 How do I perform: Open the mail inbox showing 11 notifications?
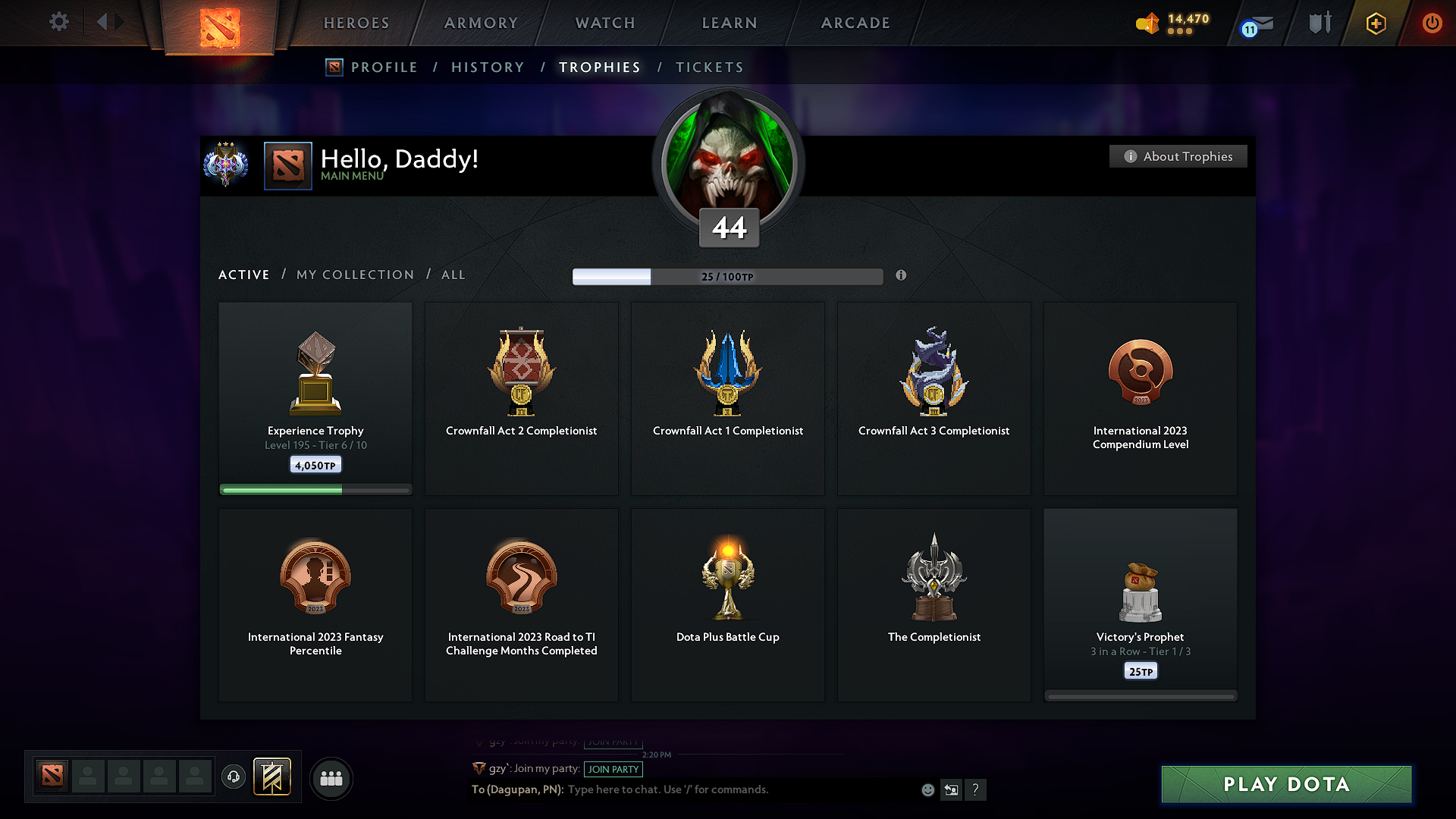coord(1255,24)
